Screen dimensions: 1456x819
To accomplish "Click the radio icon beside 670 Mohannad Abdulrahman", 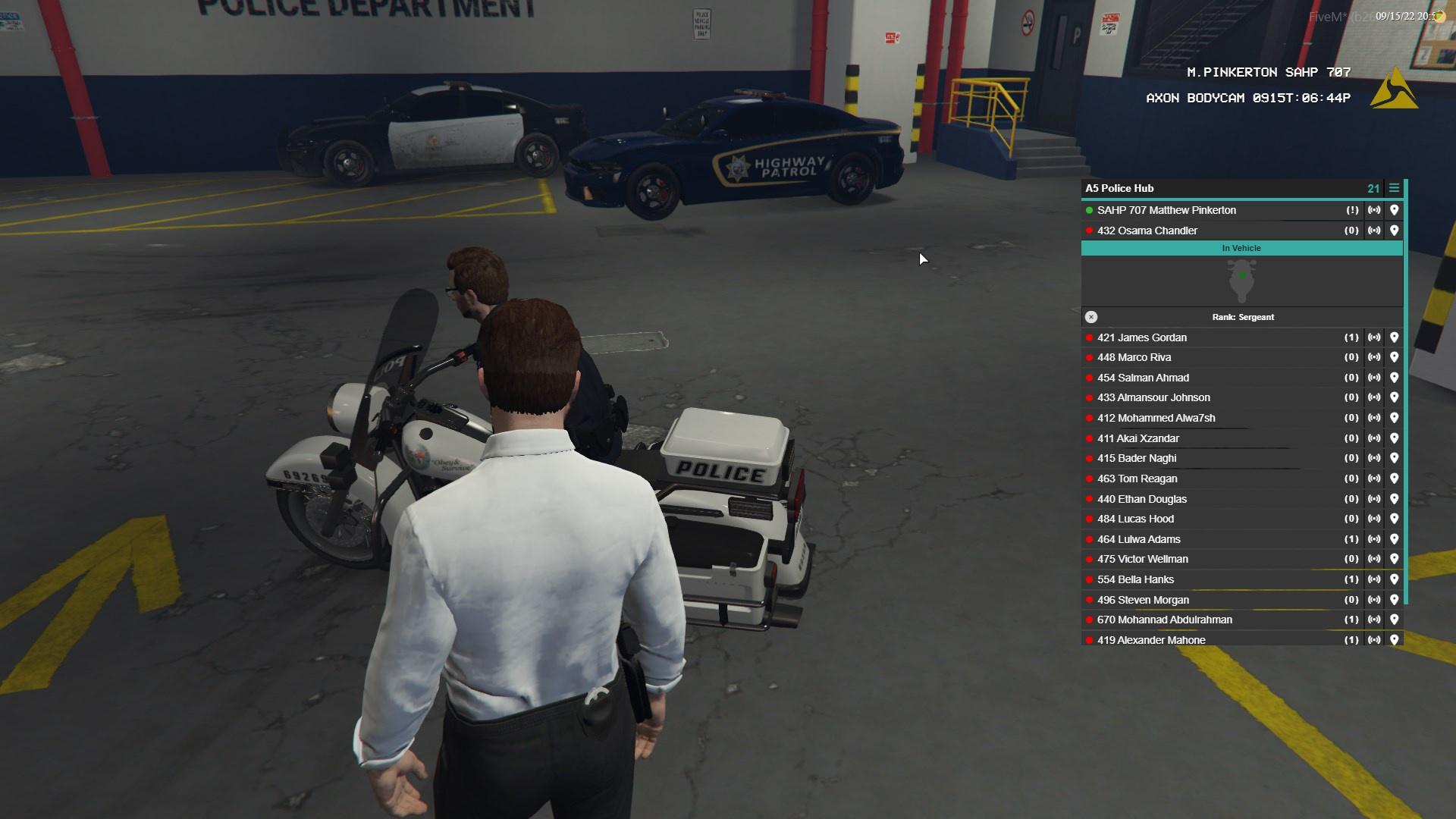I will click(x=1375, y=620).
